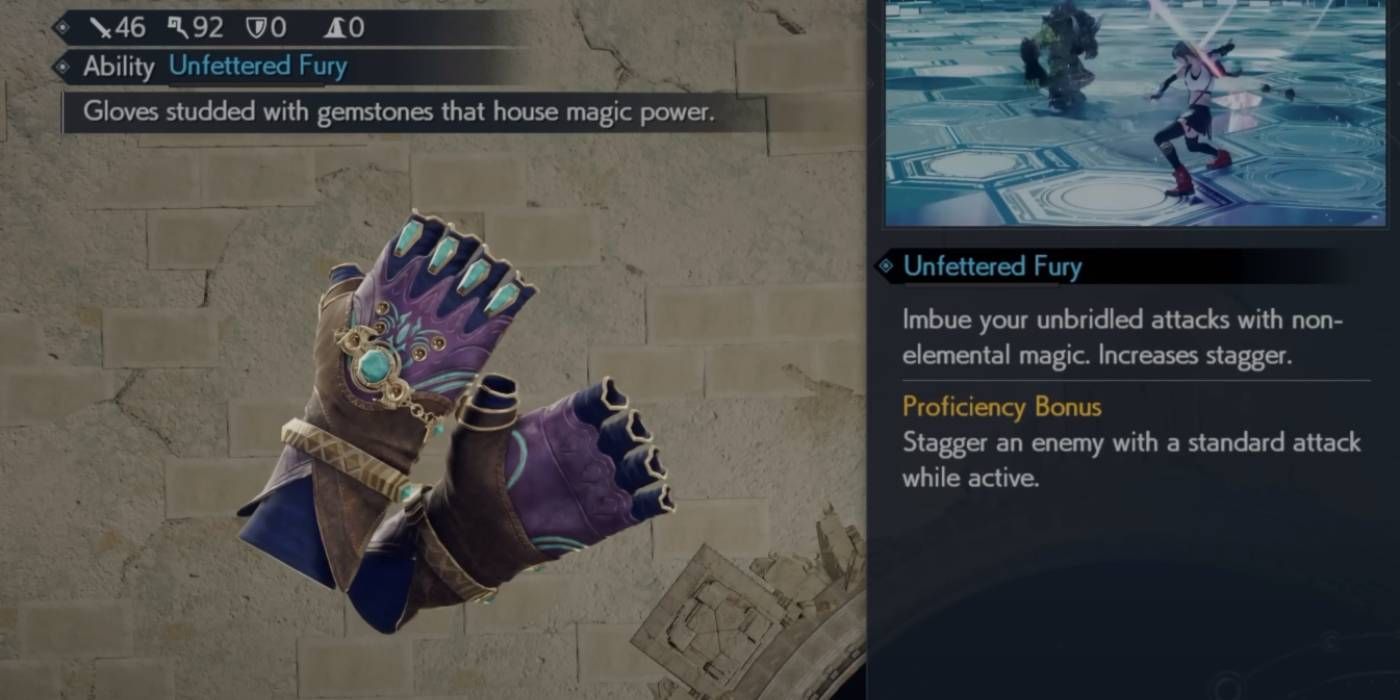
Task: Click the Unfettered Fury heading in the details panel
Action: click(x=991, y=266)
